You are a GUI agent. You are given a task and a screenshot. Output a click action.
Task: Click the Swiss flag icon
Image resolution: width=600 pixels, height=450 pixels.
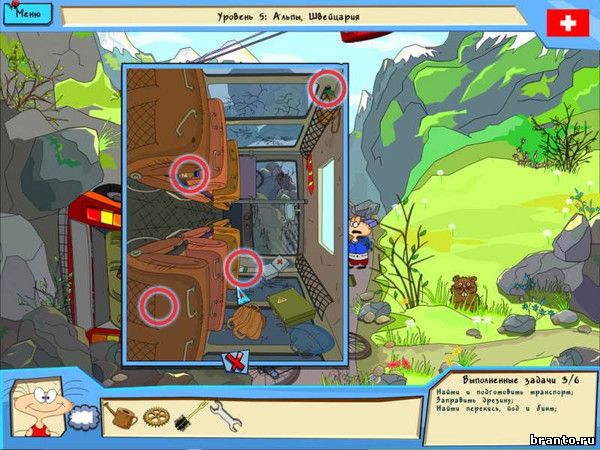click(568, 24)
